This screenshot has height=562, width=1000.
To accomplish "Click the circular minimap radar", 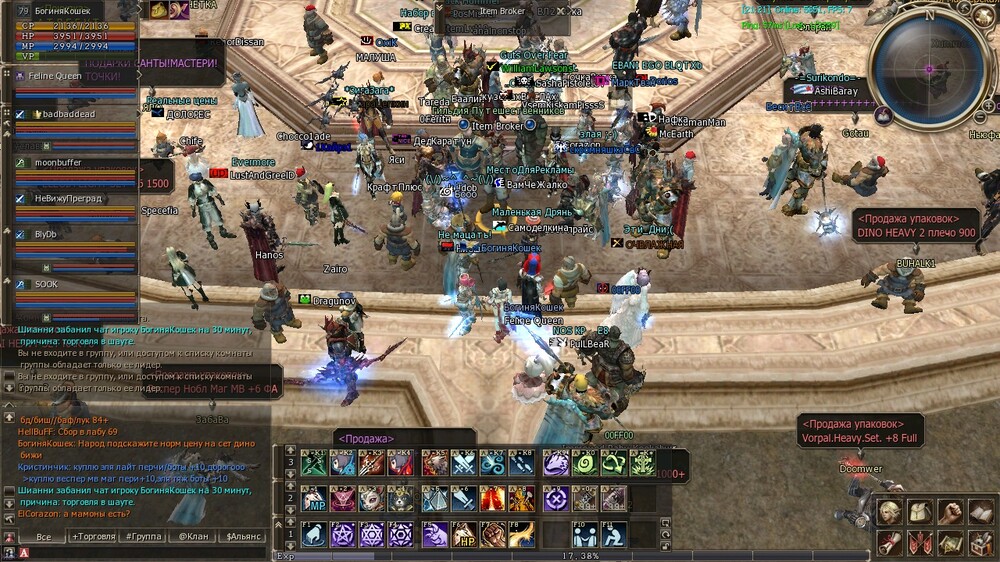I will [x=928, y=67].
